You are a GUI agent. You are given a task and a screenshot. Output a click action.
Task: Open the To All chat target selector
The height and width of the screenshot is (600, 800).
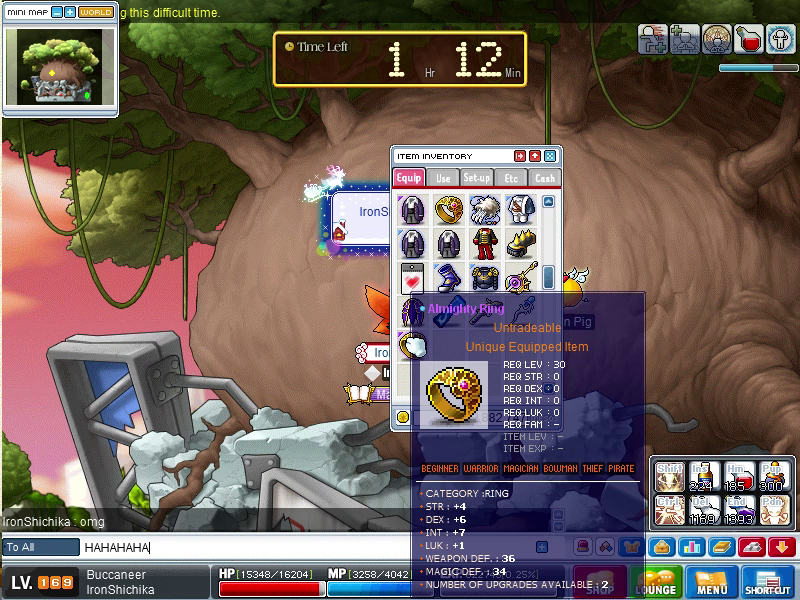(x=40, y=547)
